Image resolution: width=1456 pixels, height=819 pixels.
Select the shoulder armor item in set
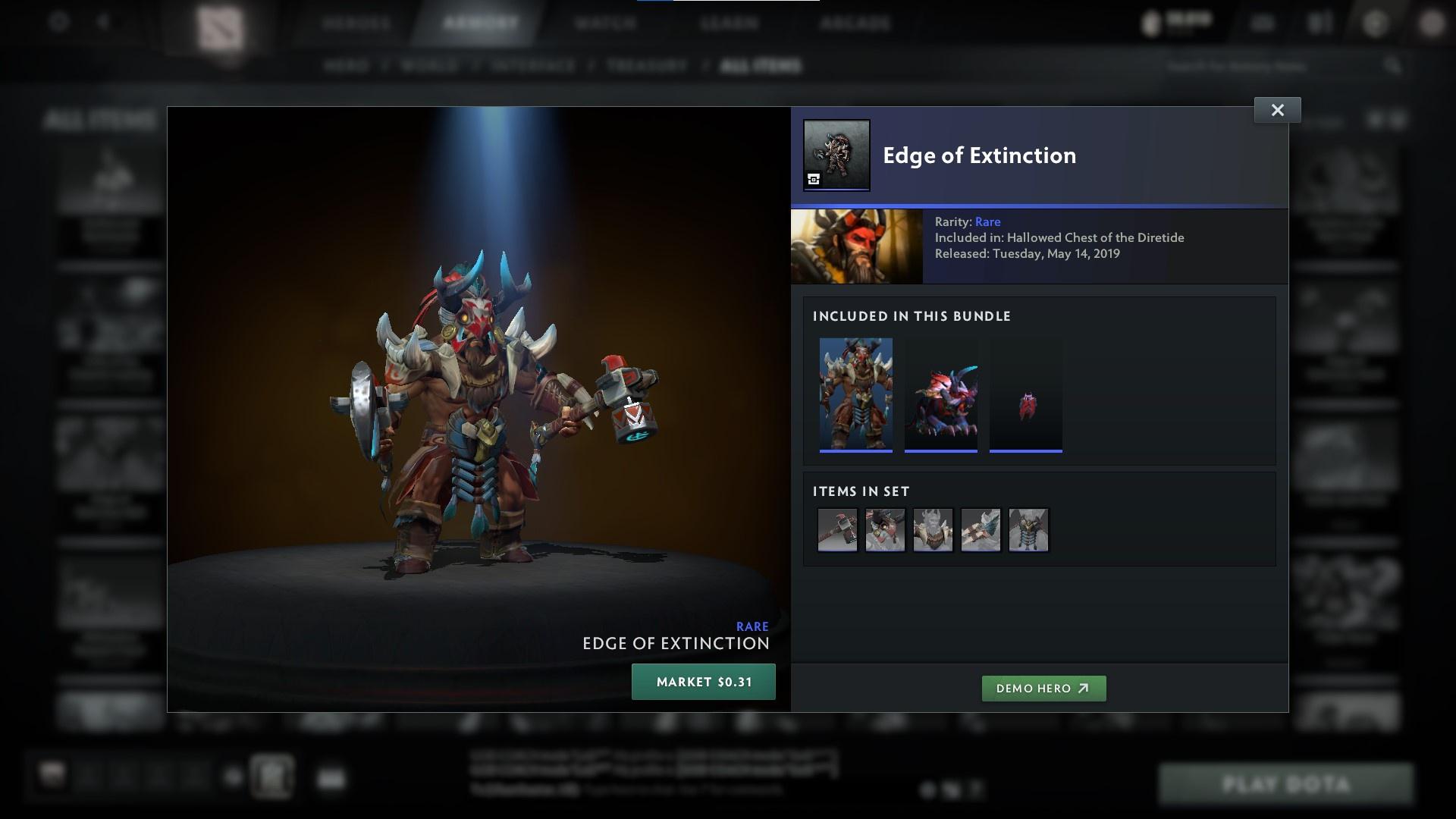click(933, 530)
